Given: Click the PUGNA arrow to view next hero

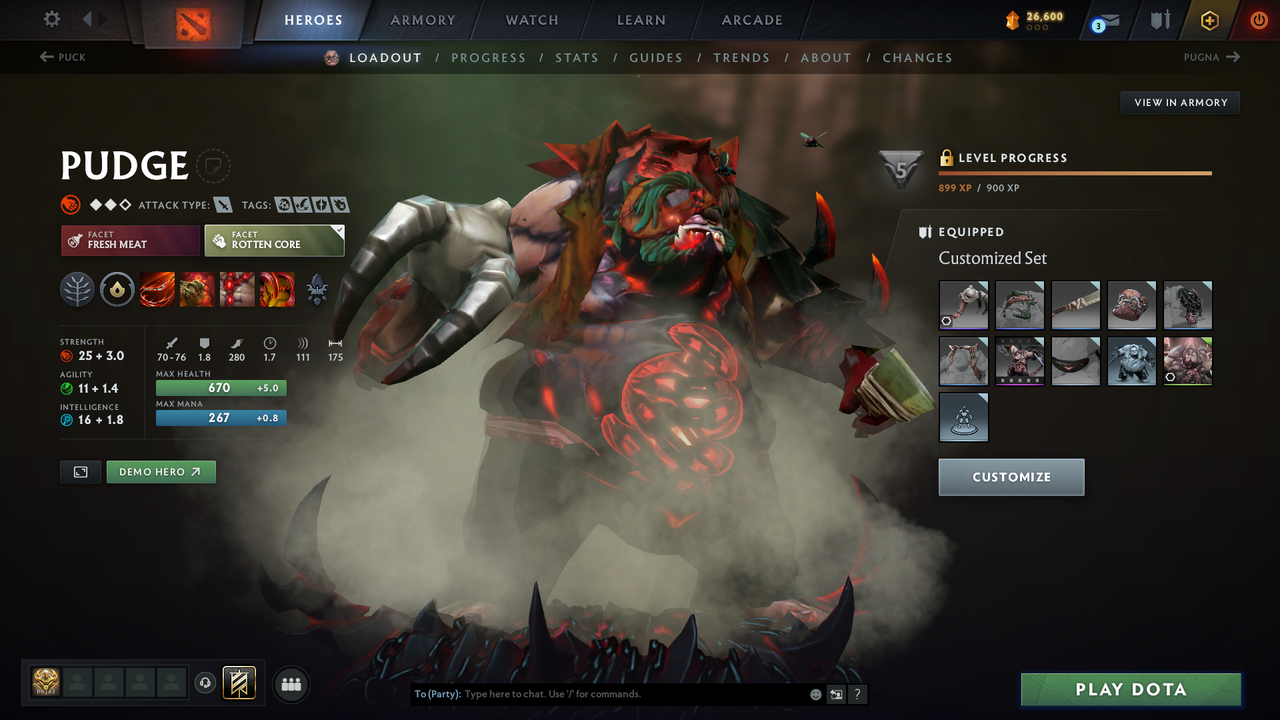Looking at the screenshot, I should 1213,57.
